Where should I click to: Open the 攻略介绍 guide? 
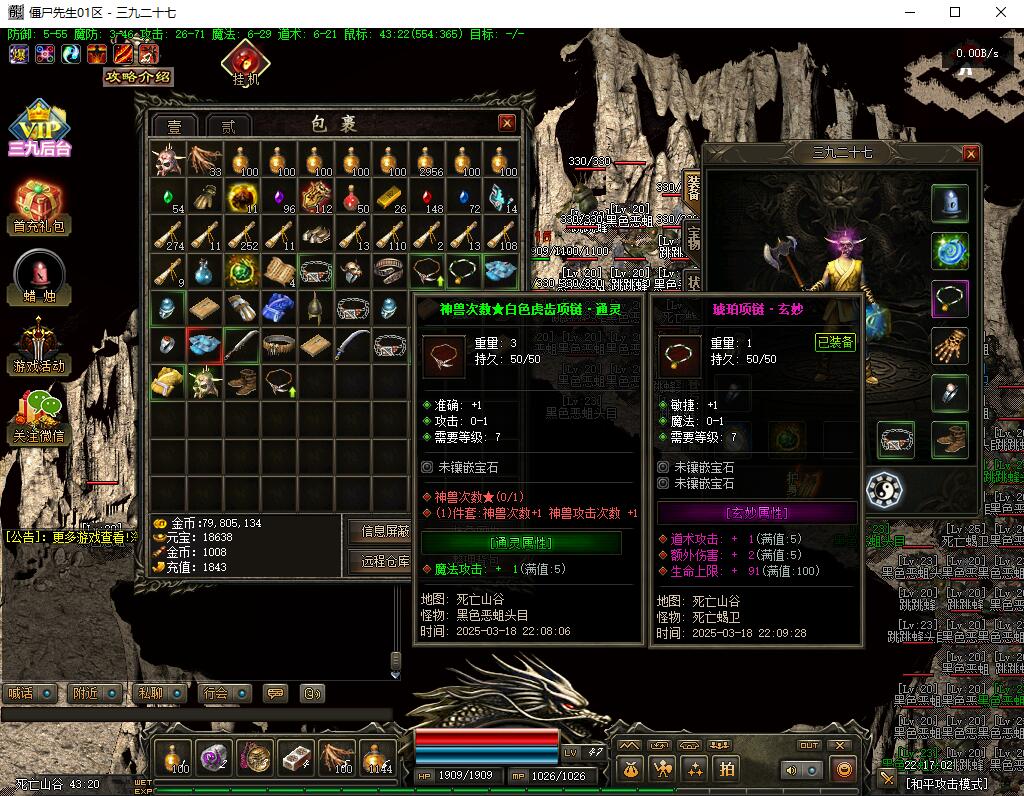(x=139, y=77)
